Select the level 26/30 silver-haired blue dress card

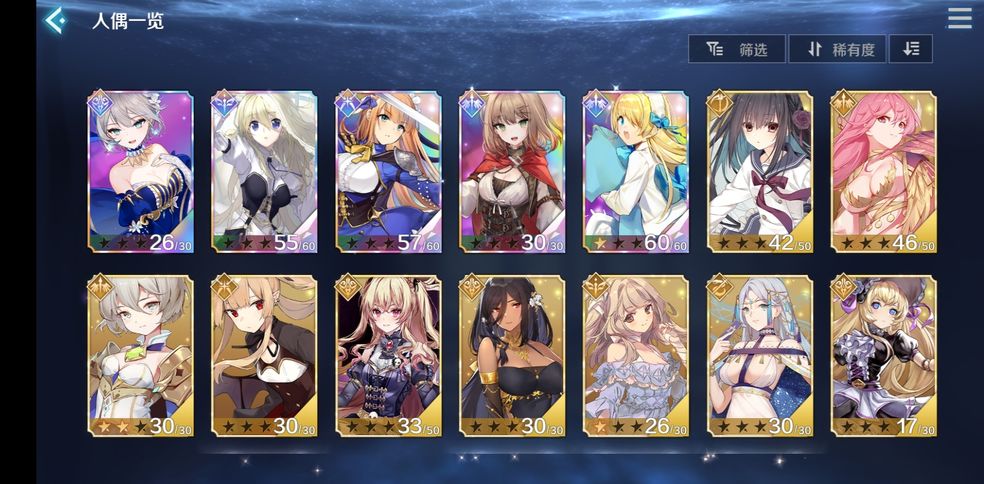click(x=140, y=171)
